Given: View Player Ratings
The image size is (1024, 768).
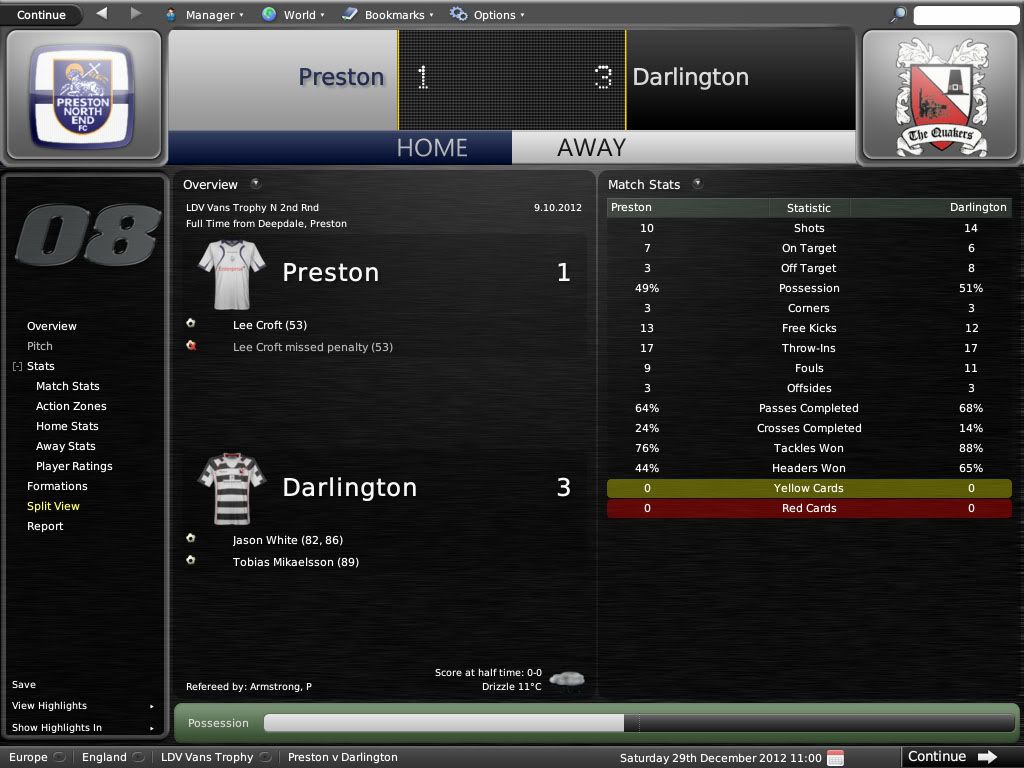Looking at the screenshot, I should point(74,466).
